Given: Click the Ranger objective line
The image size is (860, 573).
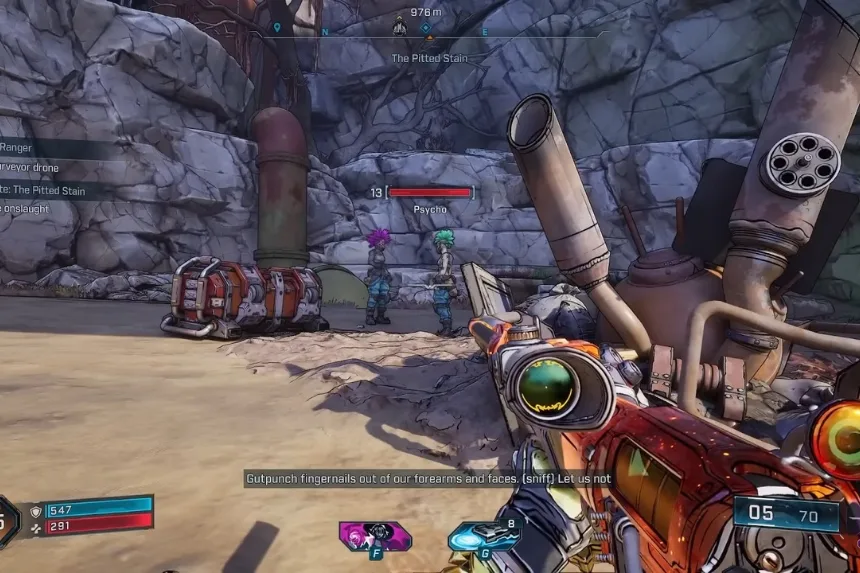Looking at the screenshot, I should tap(20, 148).
